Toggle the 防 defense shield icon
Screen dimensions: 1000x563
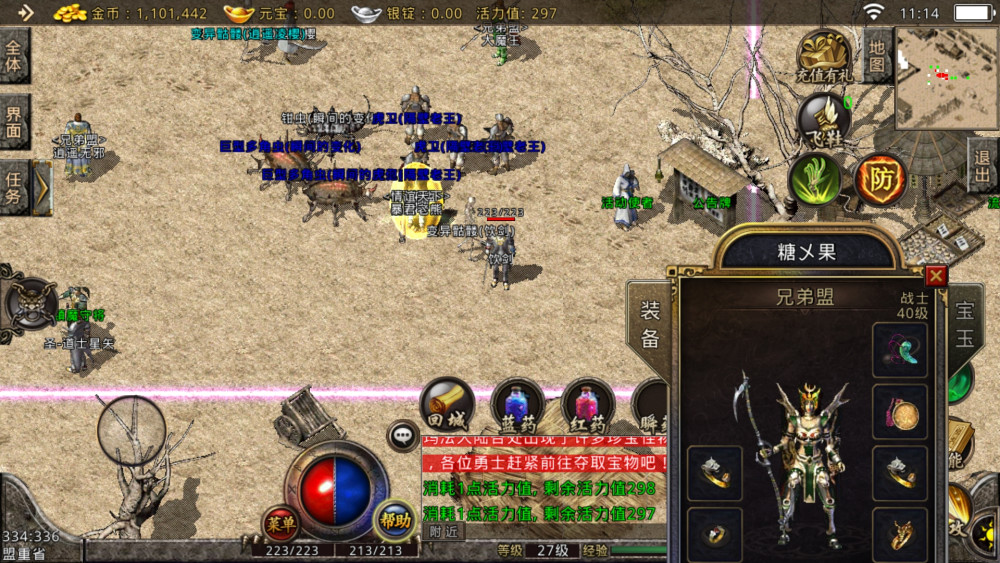coord(880,180)
